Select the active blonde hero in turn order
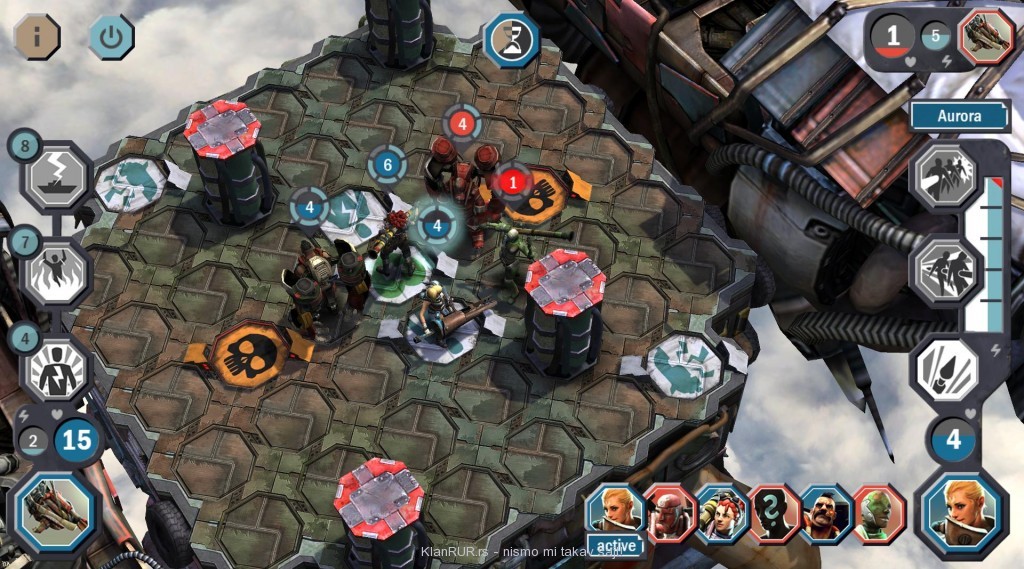The width and height of the screenshot is (1024, 569). [x=616, y=512]
